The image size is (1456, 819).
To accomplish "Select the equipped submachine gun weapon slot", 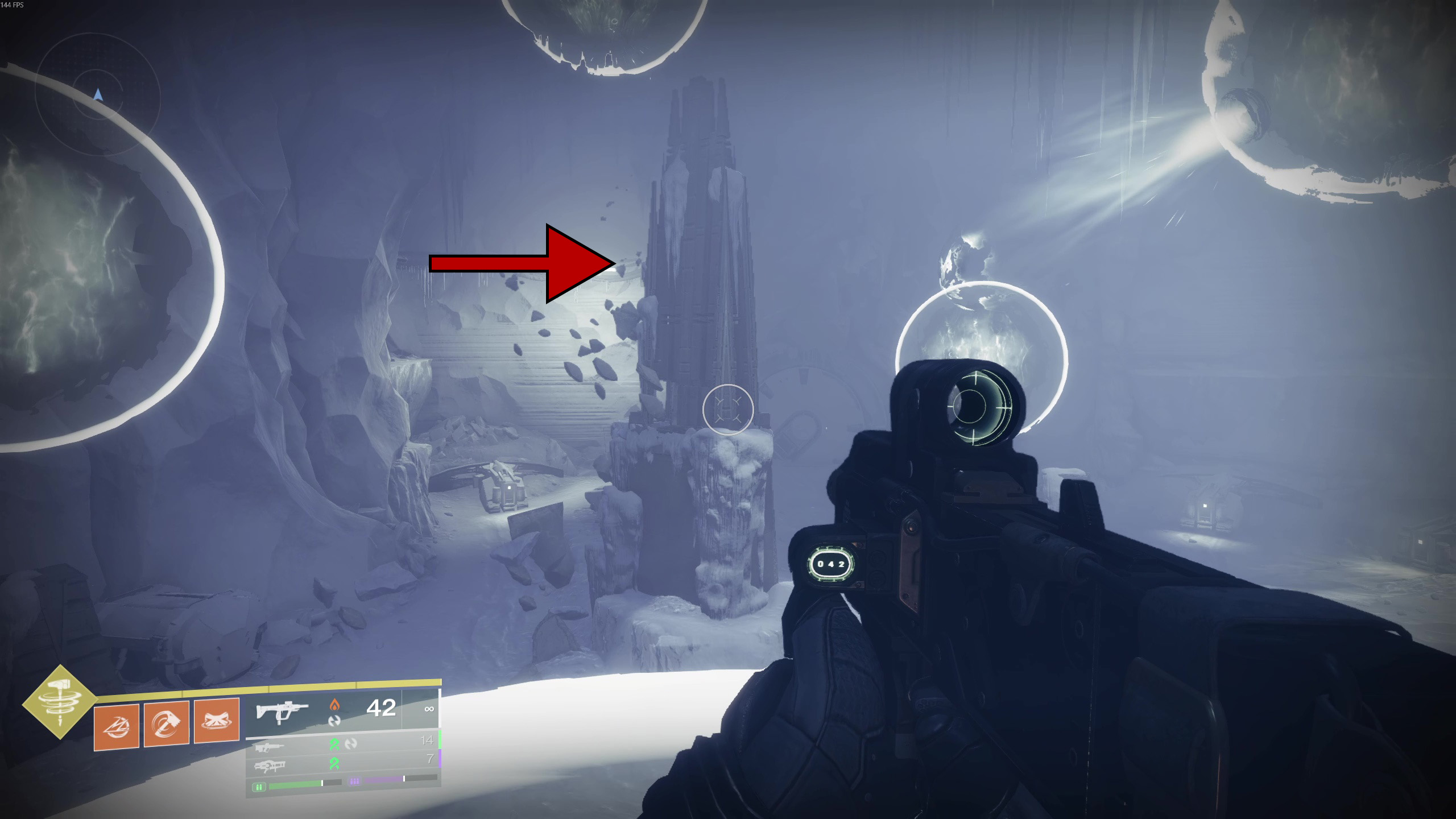I will pyautogui.click(x=283, y=711).
